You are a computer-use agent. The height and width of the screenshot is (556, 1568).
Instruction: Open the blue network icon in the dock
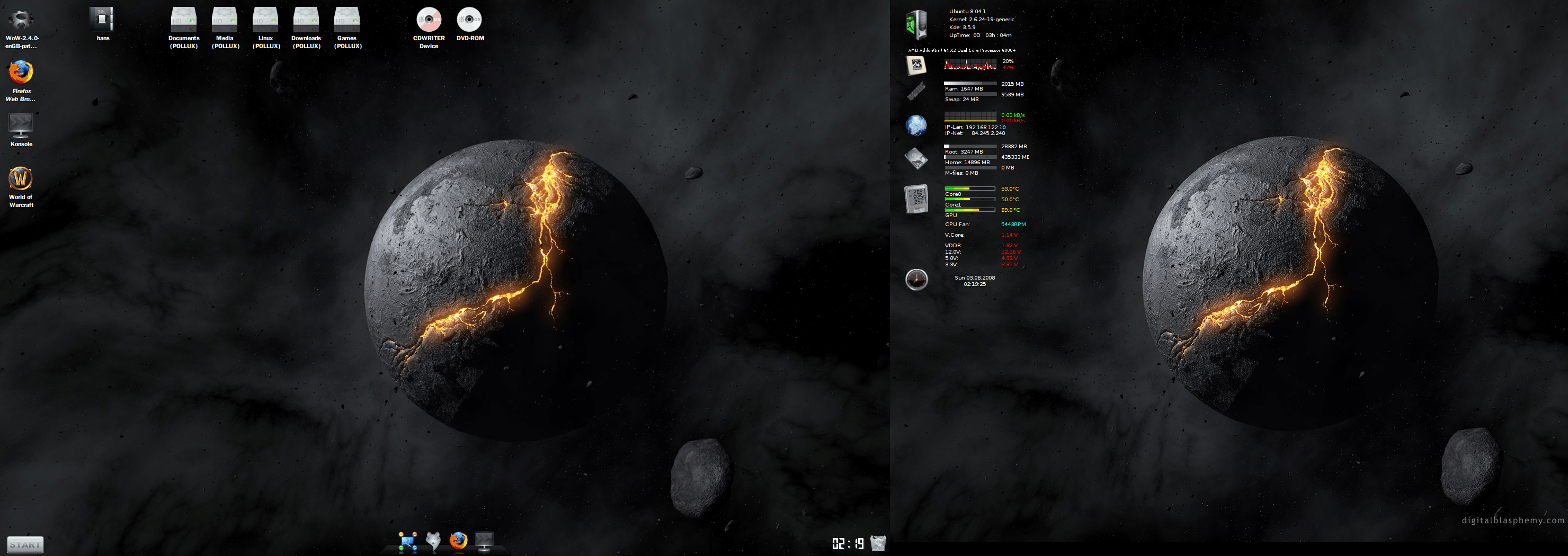pyautogui.click(x=407, y=541)
